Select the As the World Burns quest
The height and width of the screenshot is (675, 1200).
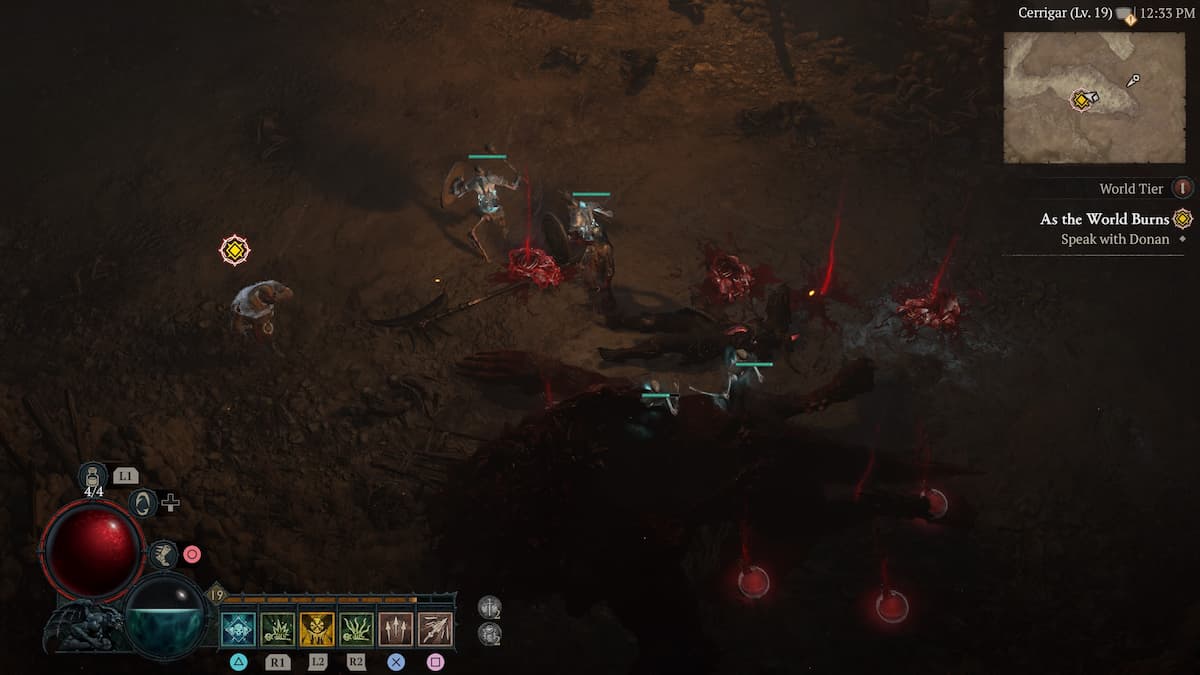[1104, 219]
